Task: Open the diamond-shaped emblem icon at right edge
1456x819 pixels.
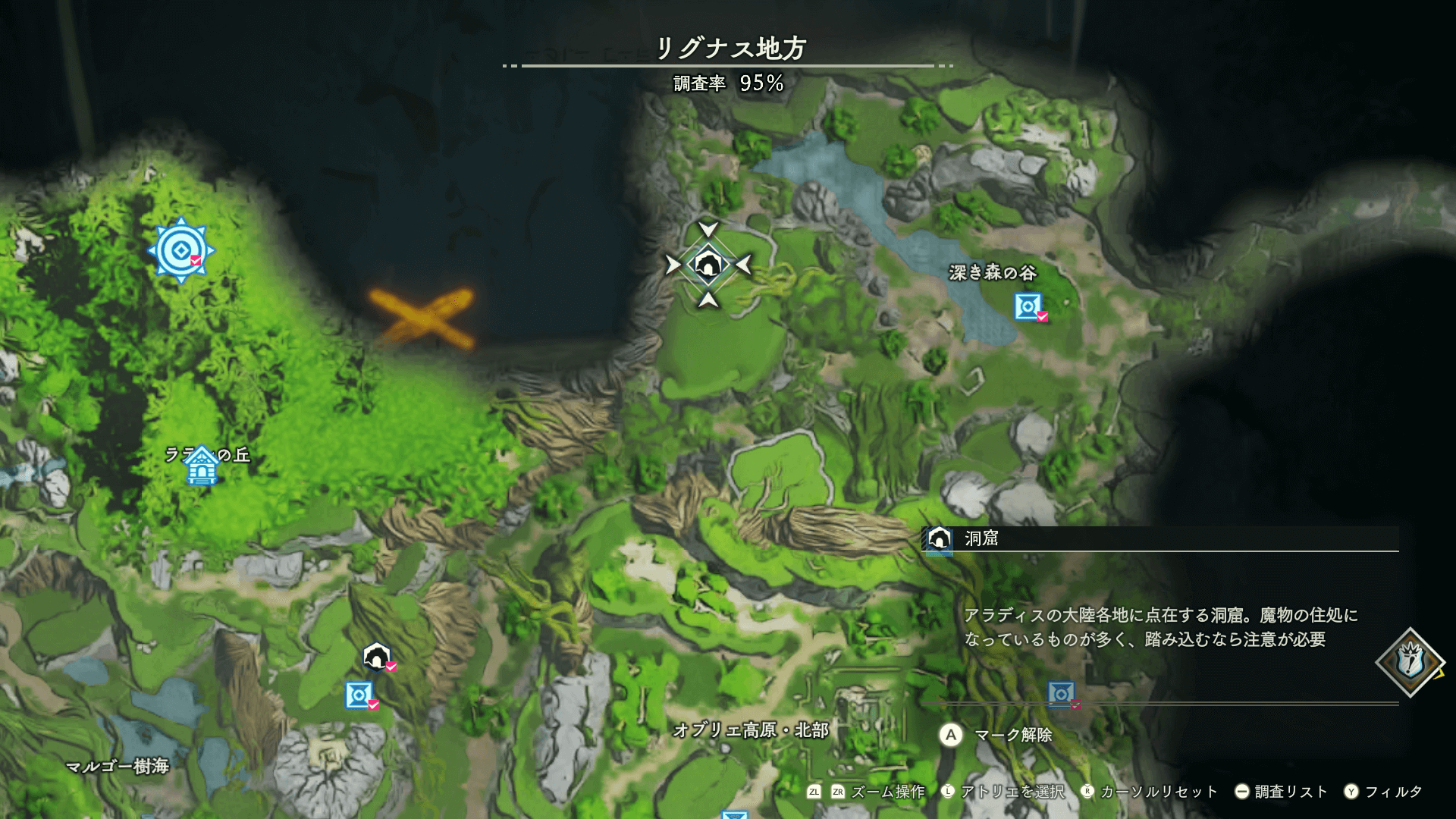Action: [1410, 662]
